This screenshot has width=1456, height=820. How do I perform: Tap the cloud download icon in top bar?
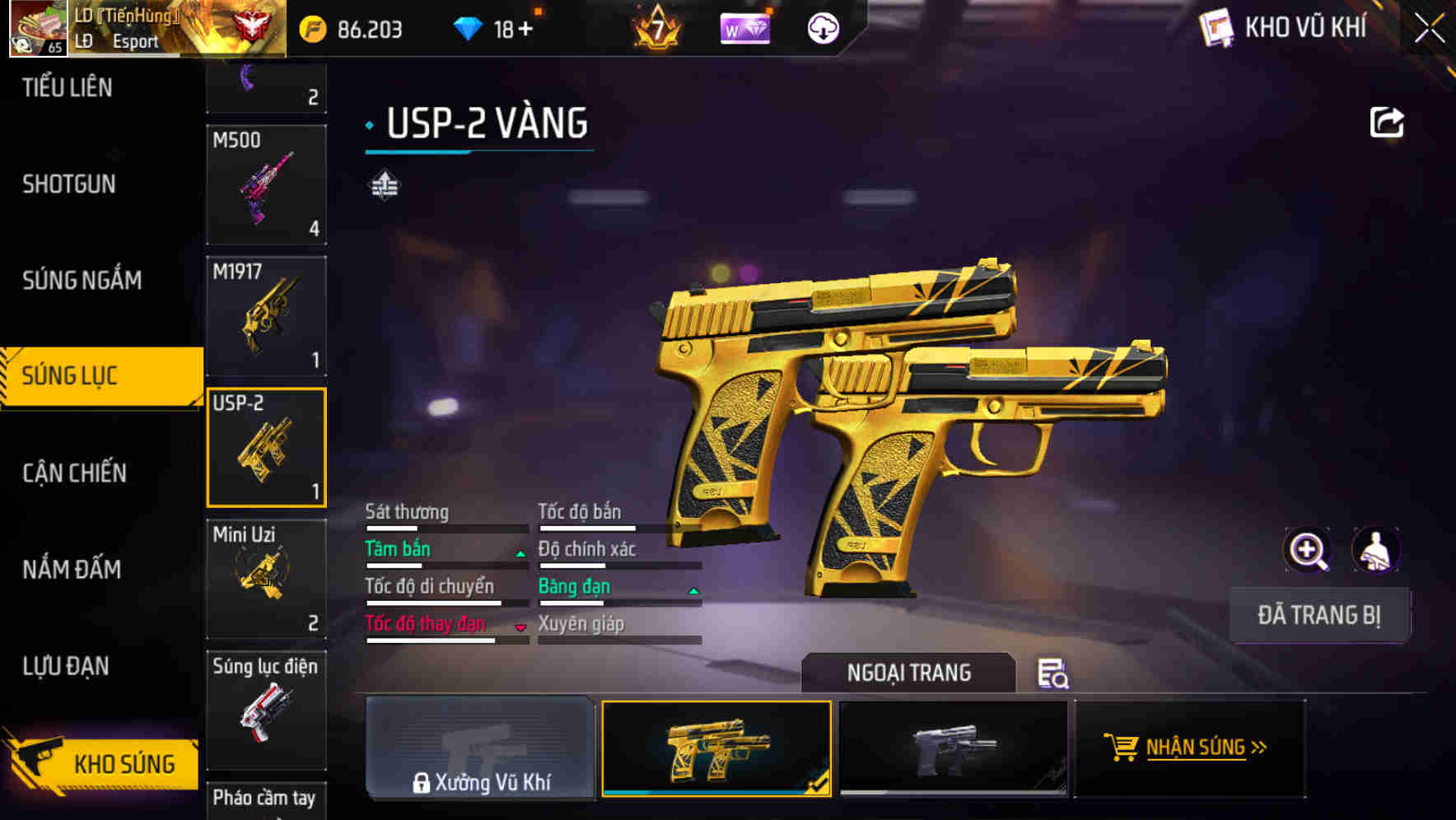(x=823, y=28)
